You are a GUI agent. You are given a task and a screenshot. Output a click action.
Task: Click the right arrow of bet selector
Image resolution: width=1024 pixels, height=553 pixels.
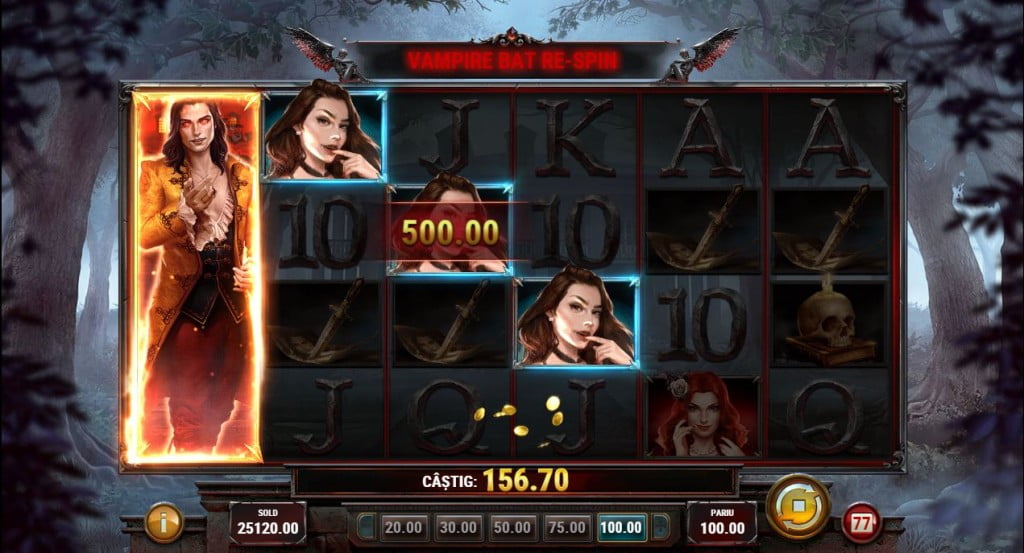pyautogui.click(x=659, y=526)
